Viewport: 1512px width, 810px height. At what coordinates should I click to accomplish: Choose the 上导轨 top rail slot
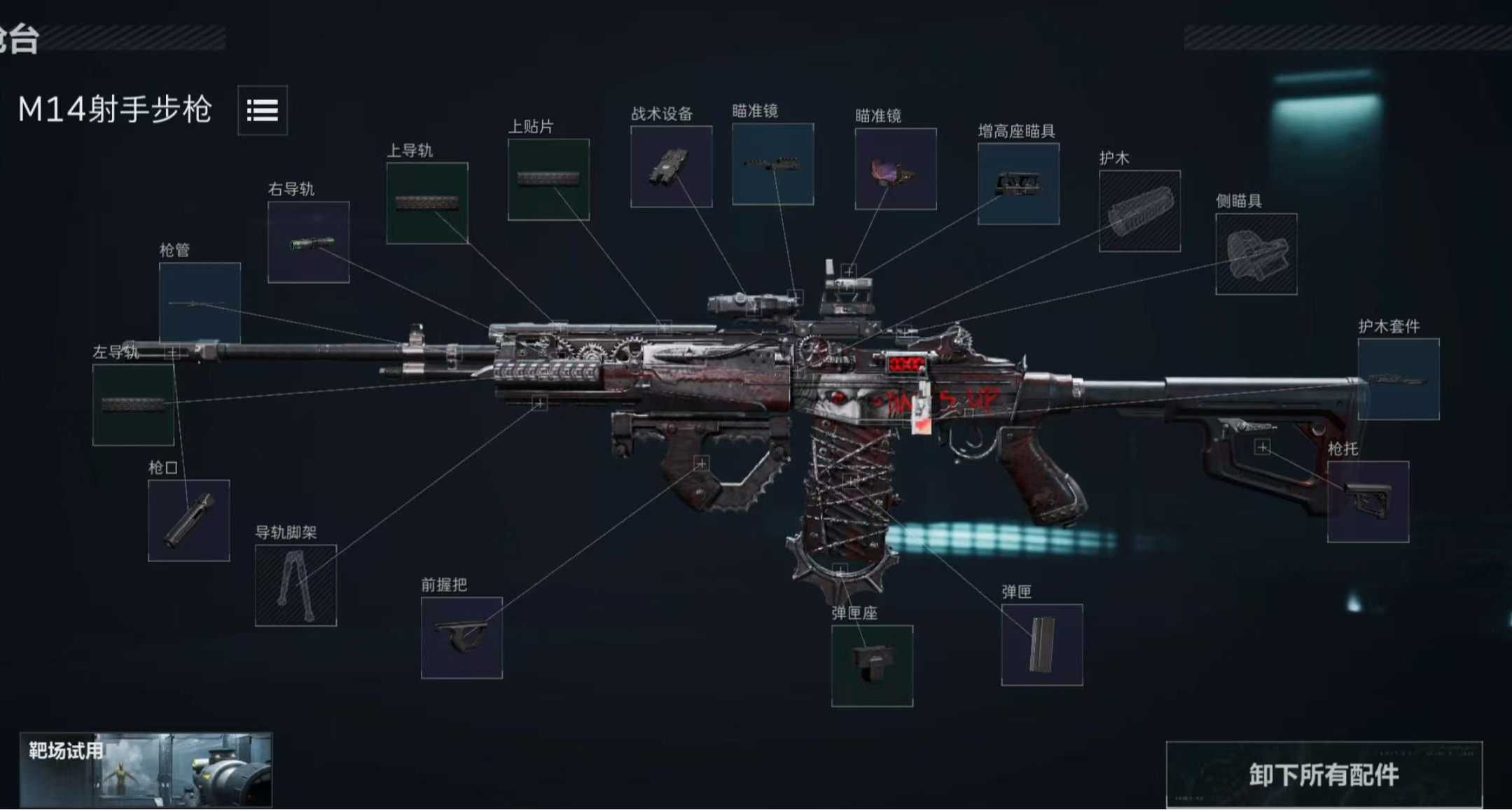click(427, 203)
